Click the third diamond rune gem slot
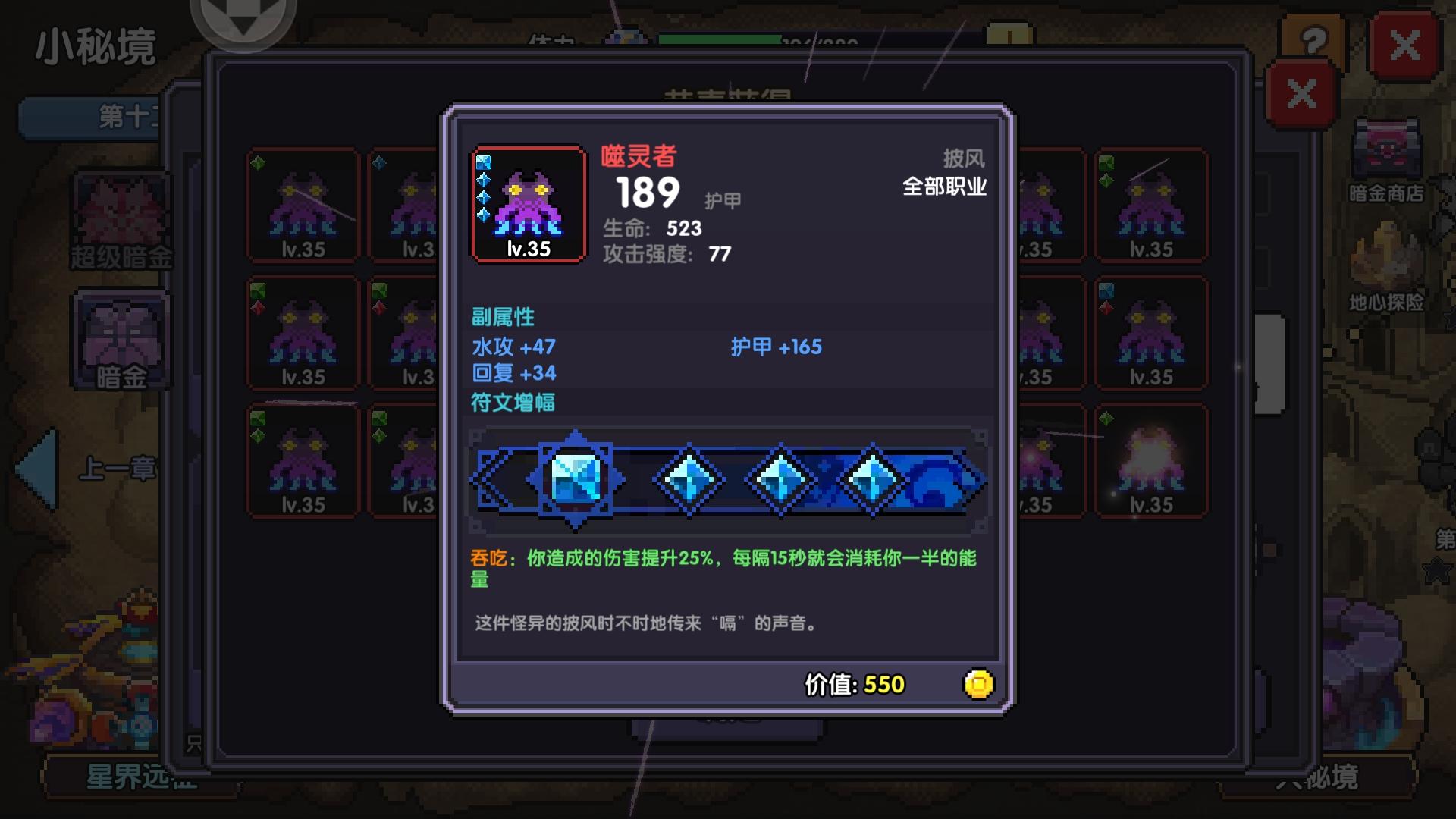The height and width of the screenshot is (819, 1456). click(x=780, y=479)
